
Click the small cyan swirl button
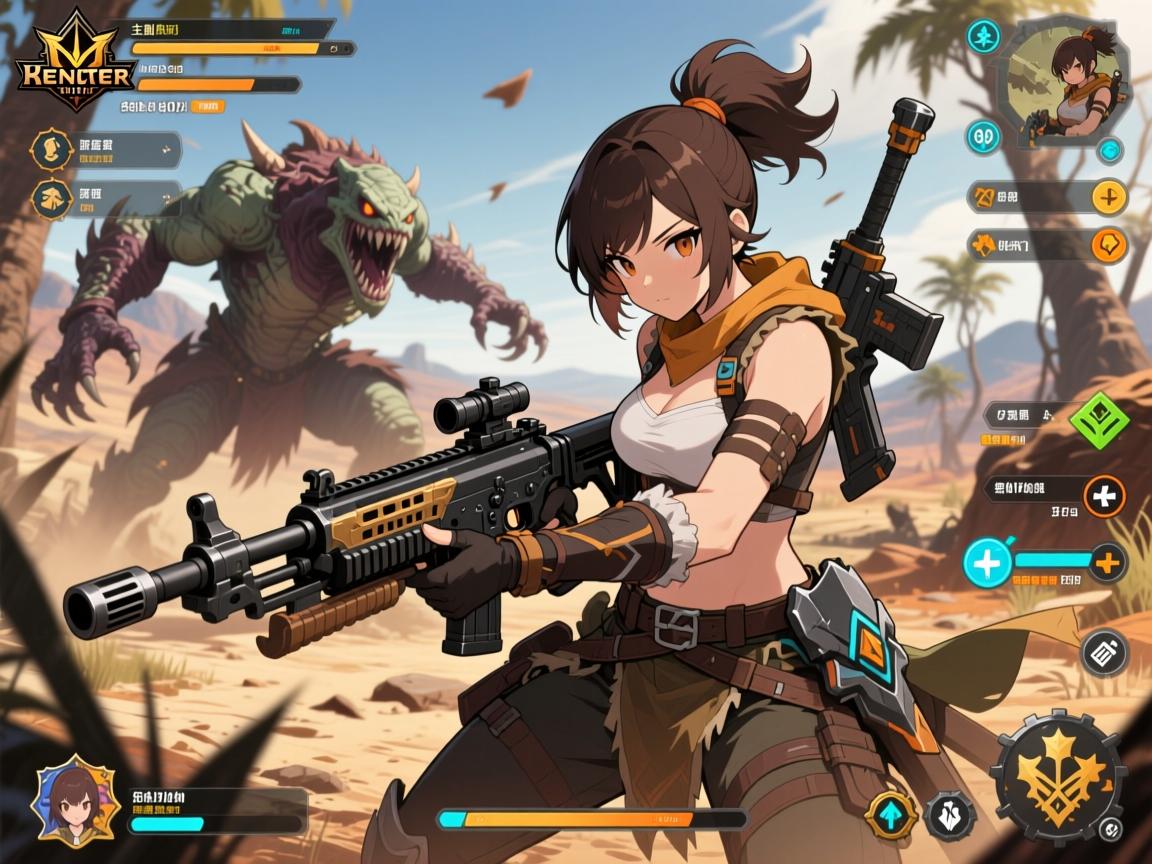pos(1109,151)
